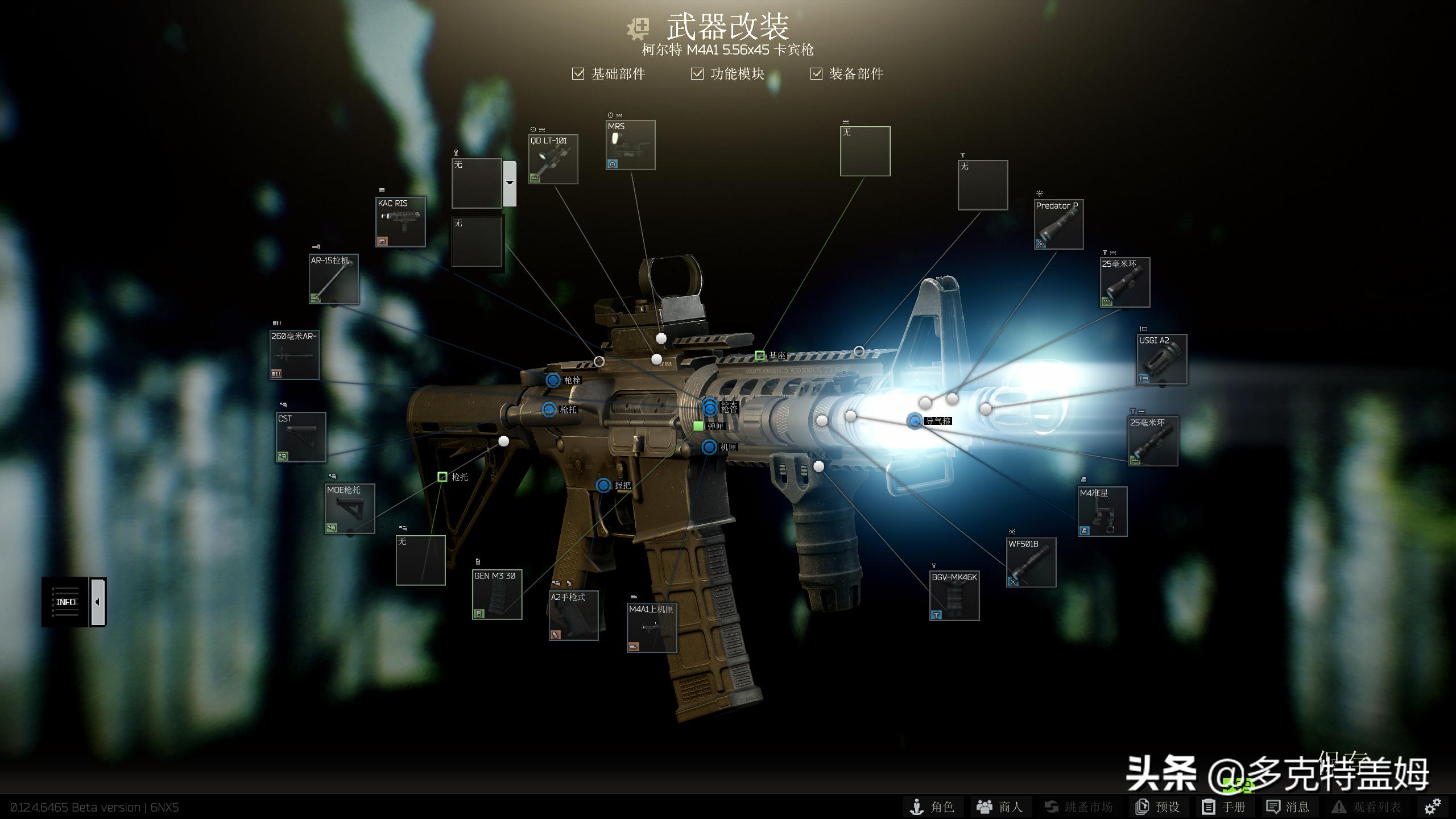The height and width of the screenshot is (819, 1456).
Task: Select the GEN M3 30 magazine slot
Action: (497, 595)
